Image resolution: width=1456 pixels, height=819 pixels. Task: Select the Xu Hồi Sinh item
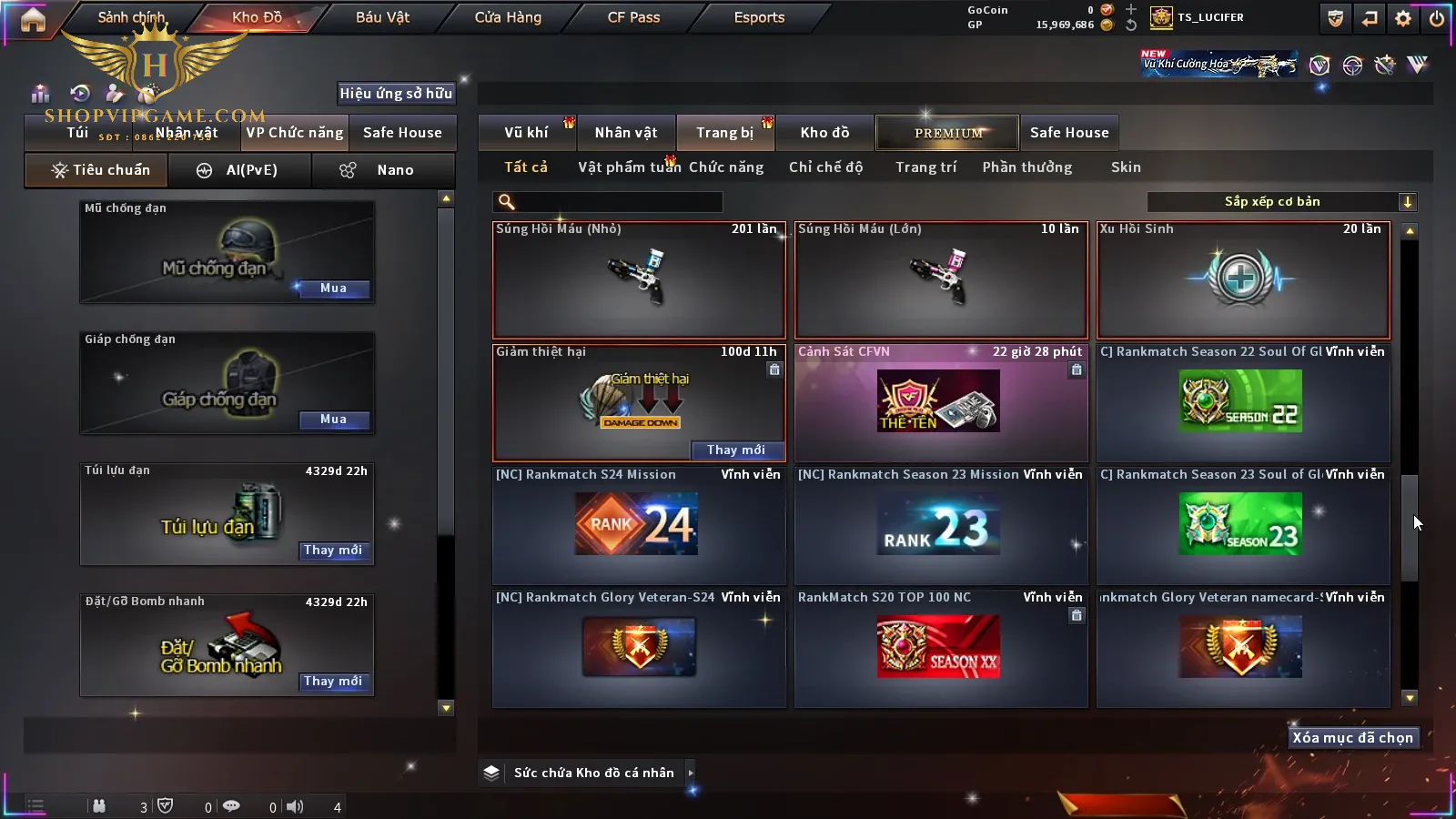click(x=1243, y=280)
